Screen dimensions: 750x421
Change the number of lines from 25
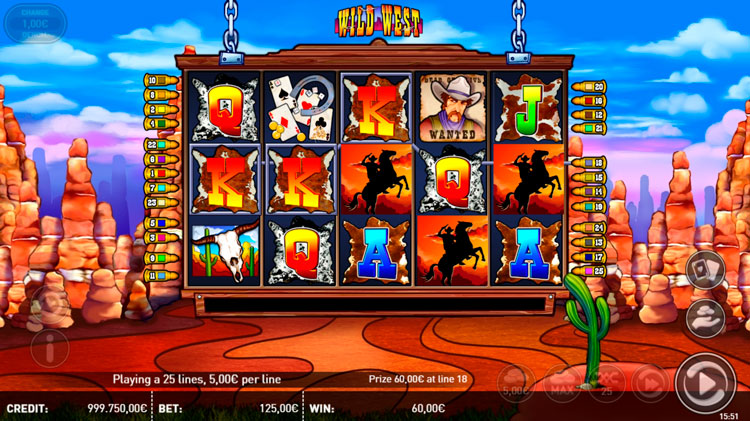point(607,381)
